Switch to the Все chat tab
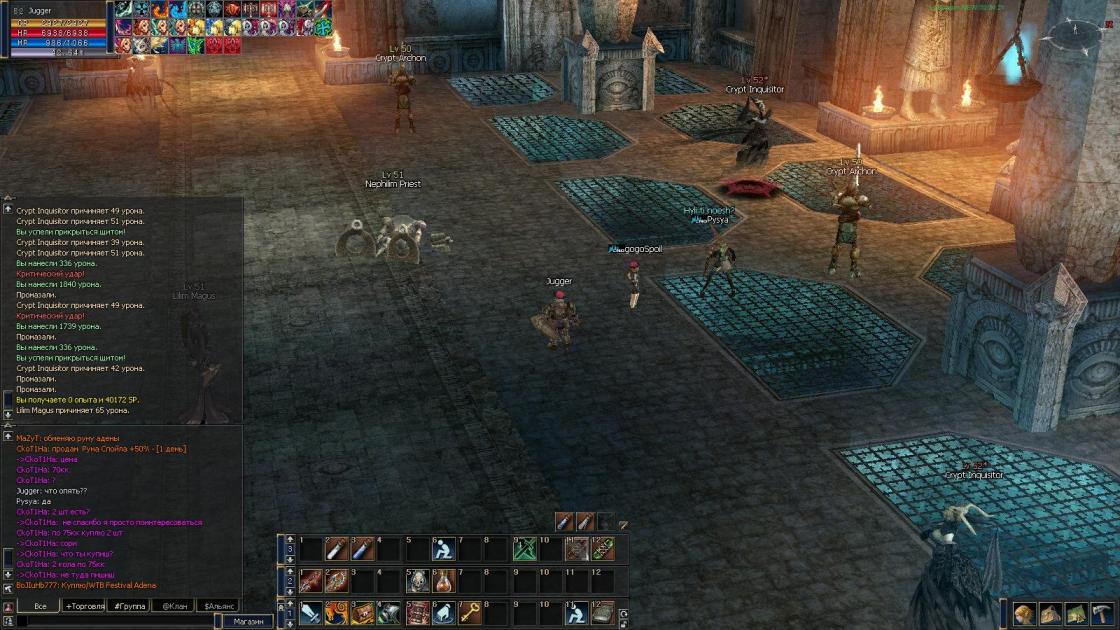The image size is (1120, 630). (x=40, y=606)
